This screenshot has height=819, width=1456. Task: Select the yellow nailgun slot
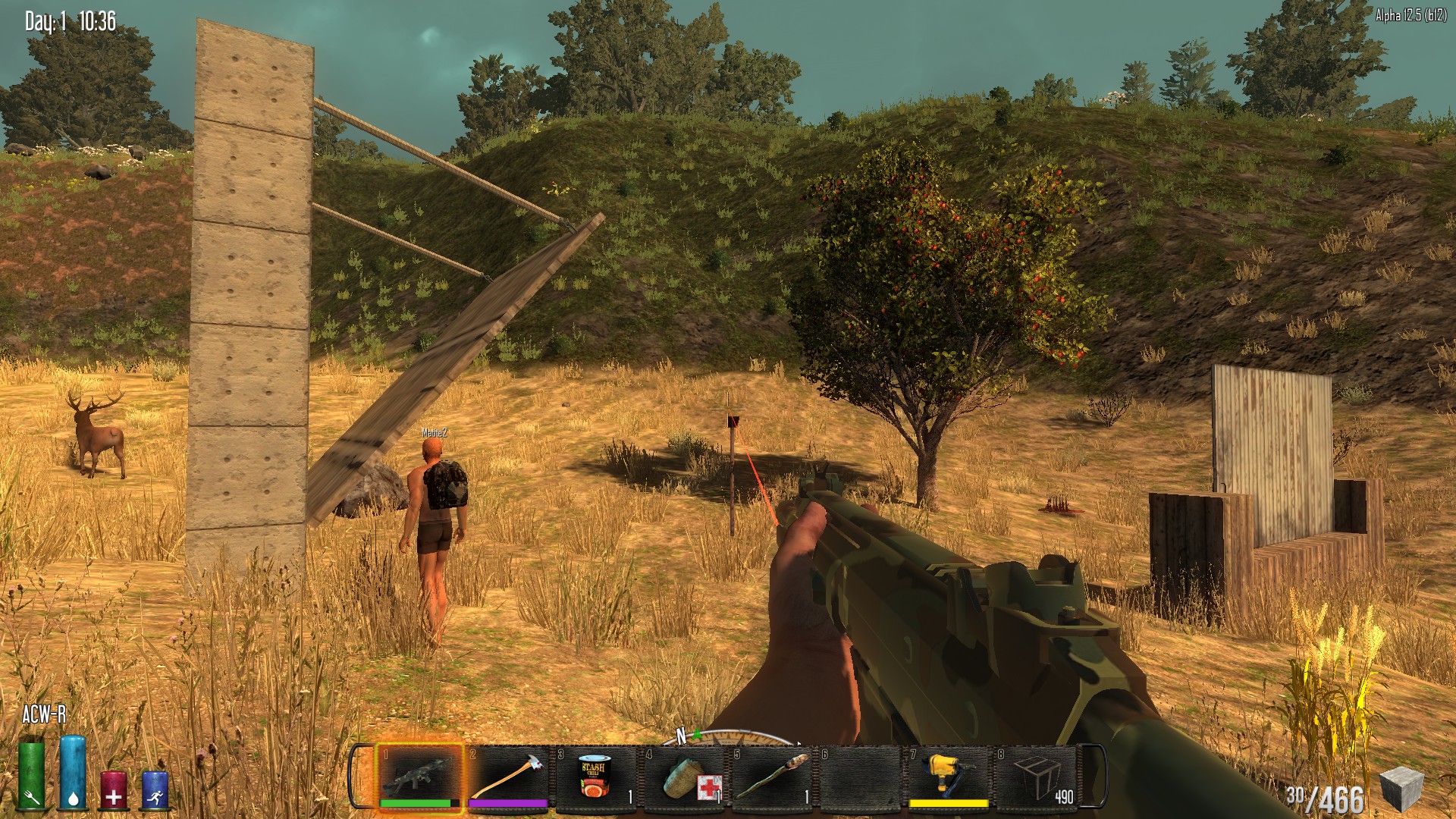(948, 777)
